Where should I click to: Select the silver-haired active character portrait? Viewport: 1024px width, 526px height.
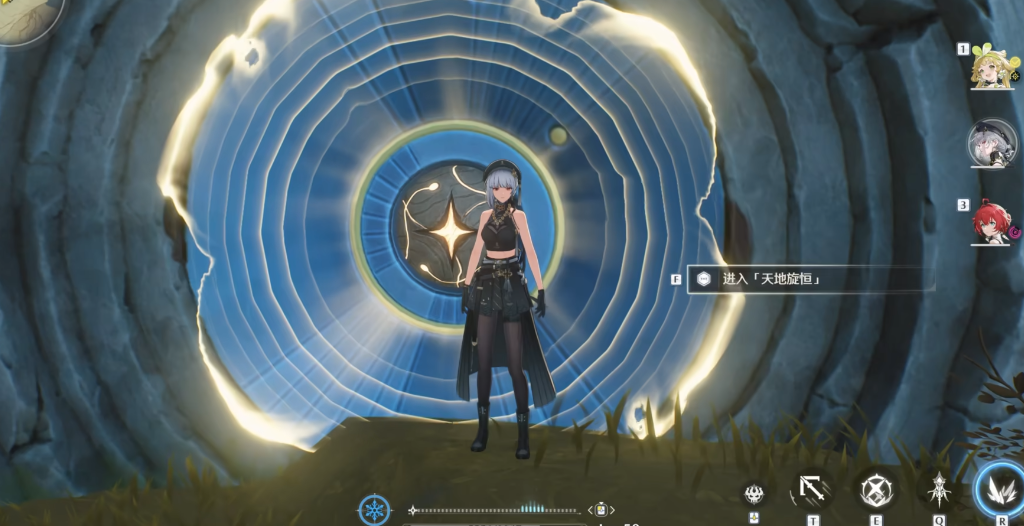[991, 145]
